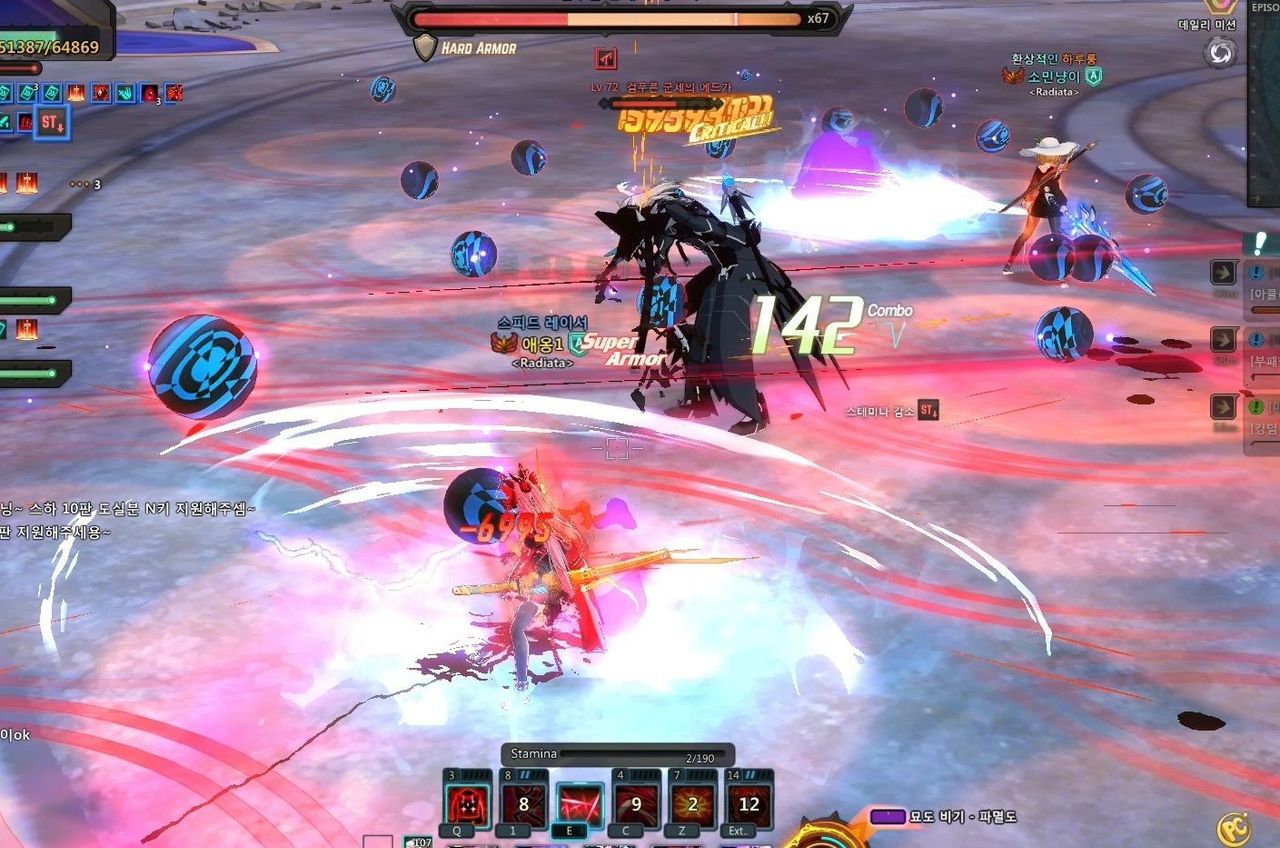Use the skill bound to key 1
Image resolution: width=1280 pixels, height=848 pixels.
pos(523,805)
